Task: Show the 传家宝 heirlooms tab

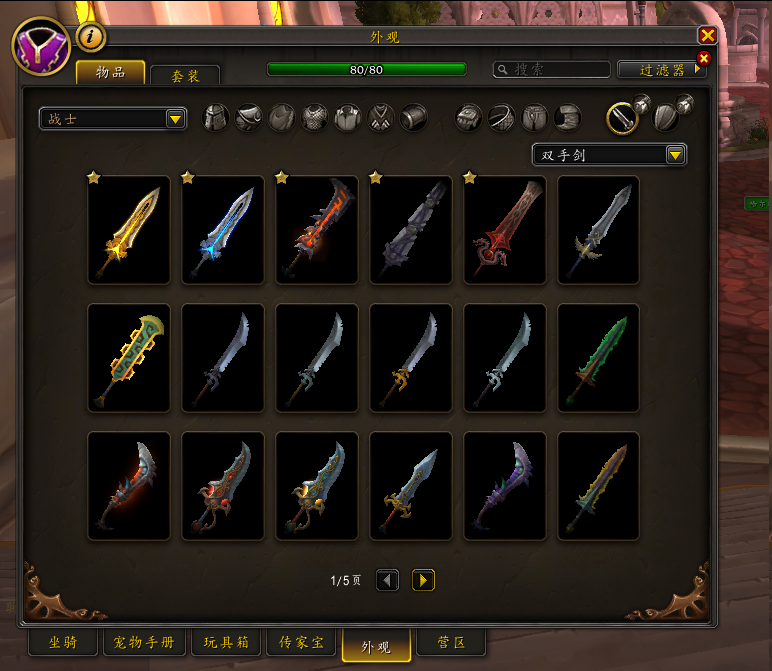Action: 301,642
